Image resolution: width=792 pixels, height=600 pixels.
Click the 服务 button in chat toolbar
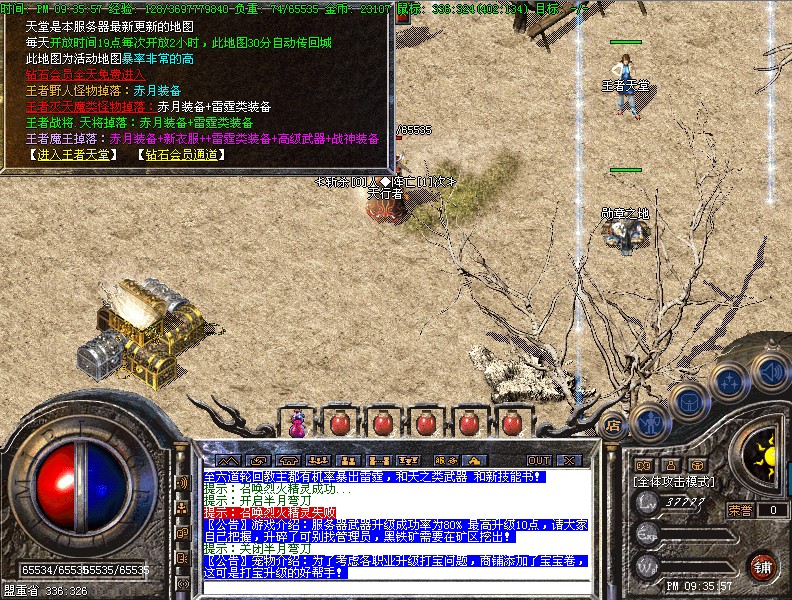click(x=444, y=460)
